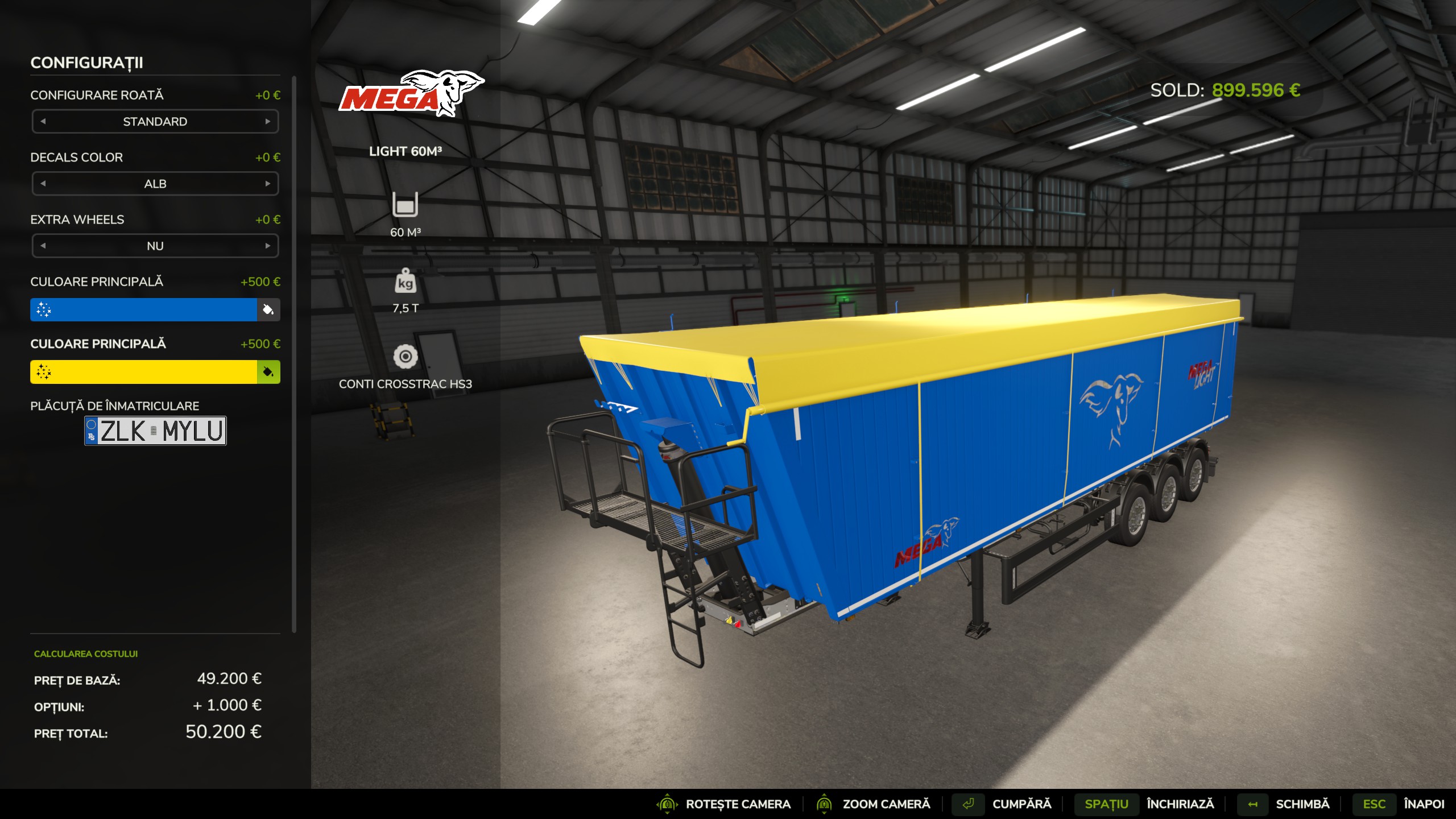Image resolution: width=1456 pixels, height=819 pixels.
Task: Click the left arrow on DECALS COLOR
Action: pyautogui.click(x=42, y=183)
